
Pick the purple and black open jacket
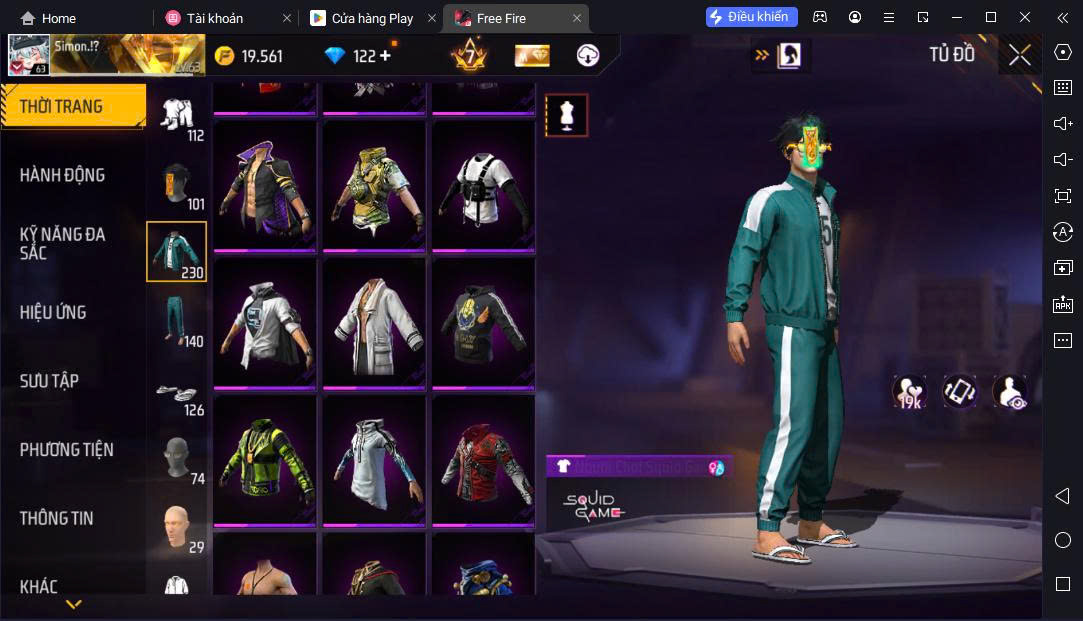(x=265, y=187)
